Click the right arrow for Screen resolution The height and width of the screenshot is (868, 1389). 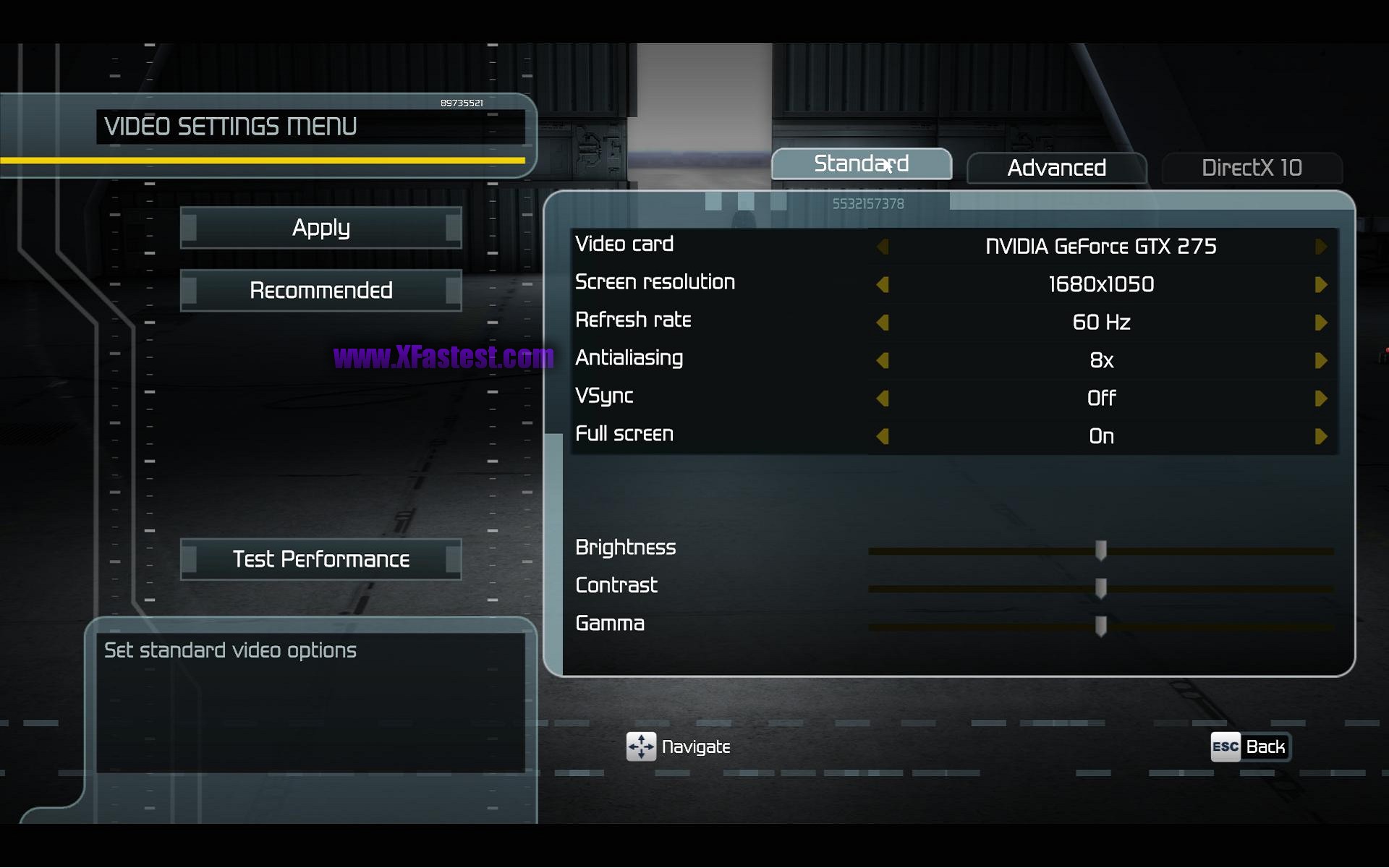point(1320,284)
